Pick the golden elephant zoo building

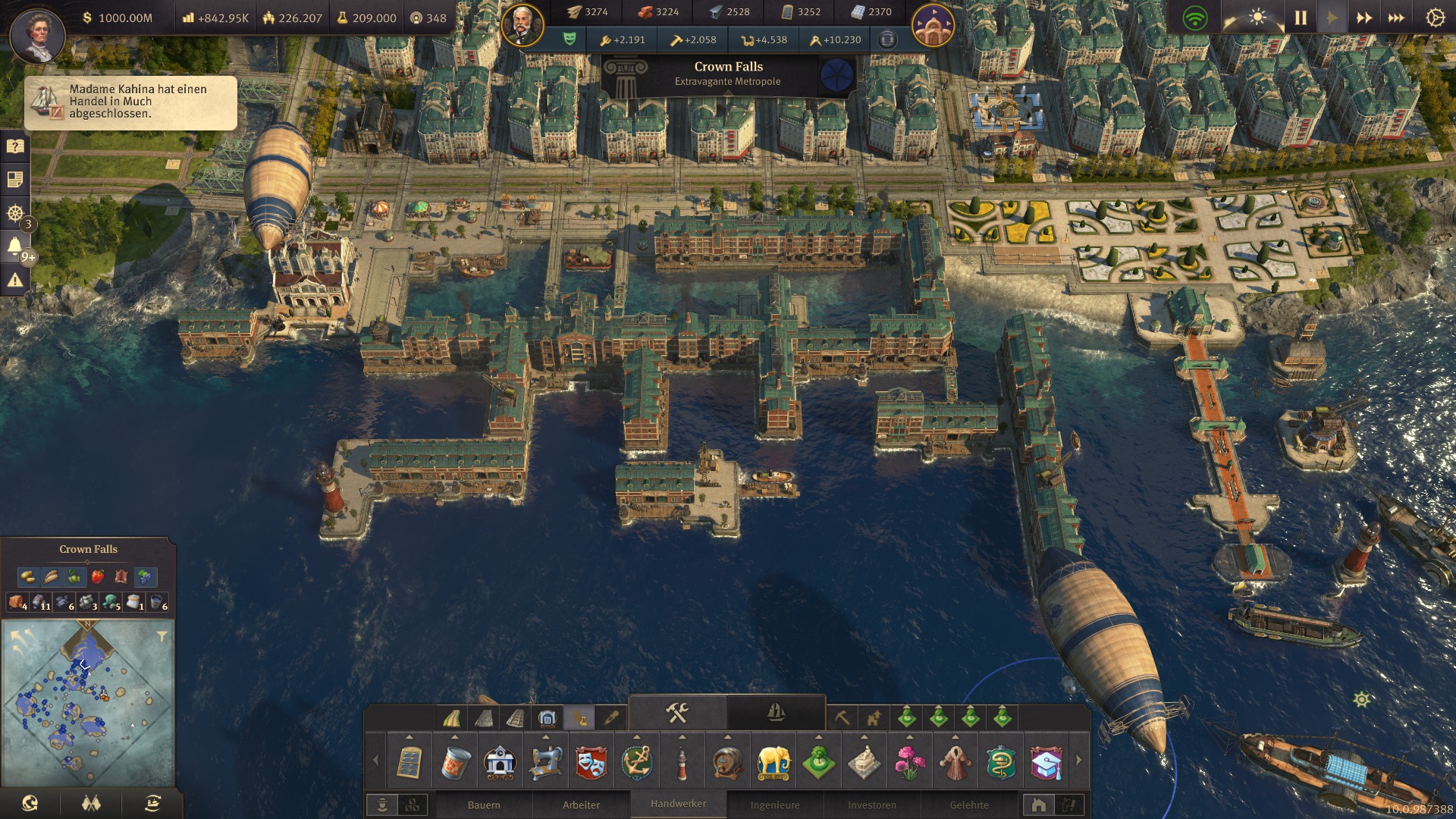pos(773,762)
